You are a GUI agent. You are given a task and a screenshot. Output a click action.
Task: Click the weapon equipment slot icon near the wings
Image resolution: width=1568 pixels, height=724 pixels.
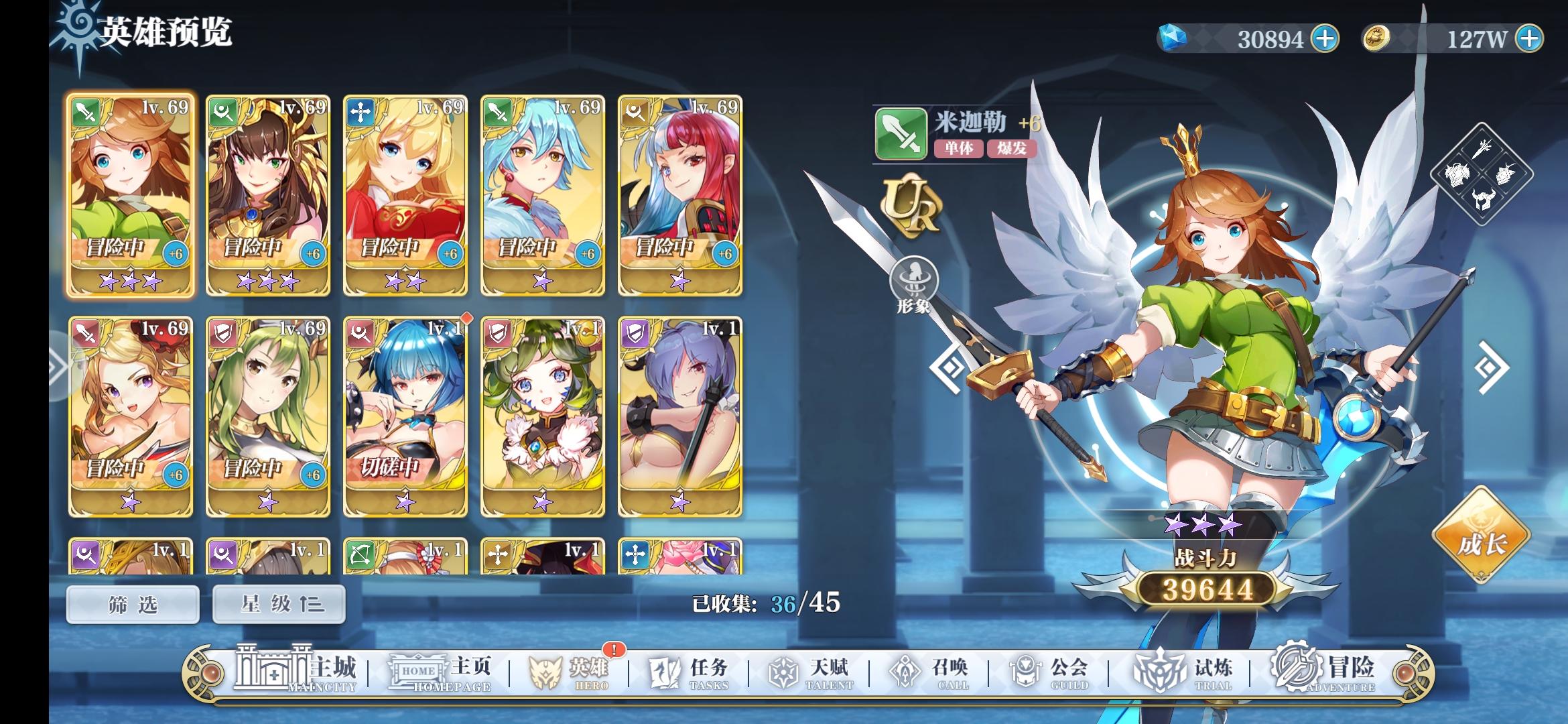[1482, 149]
